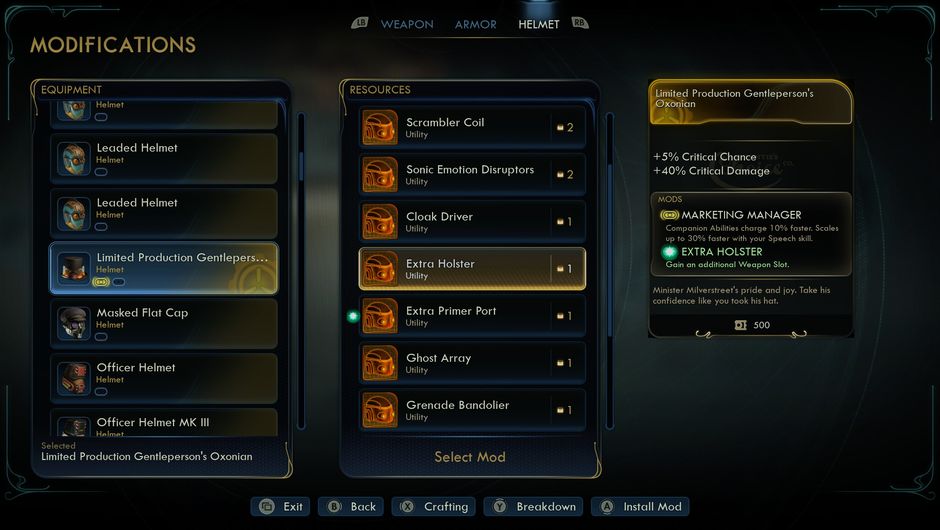Screen dimensions: 940x530
Task: Choose the Cloak Driver mod
Action: click(x=472, y=221)
